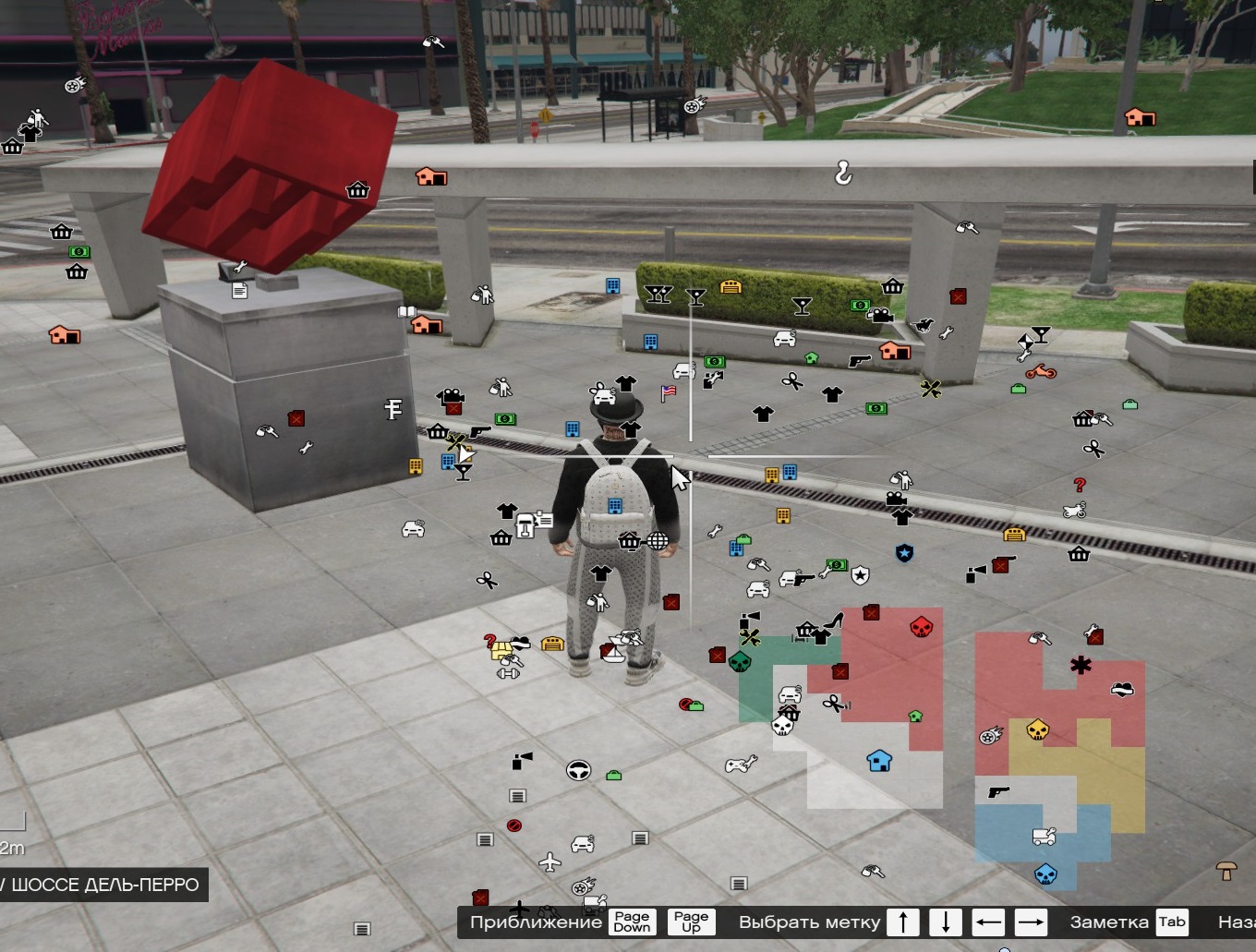
Task: Select the red skull map marker
Action: pos(921,628)
